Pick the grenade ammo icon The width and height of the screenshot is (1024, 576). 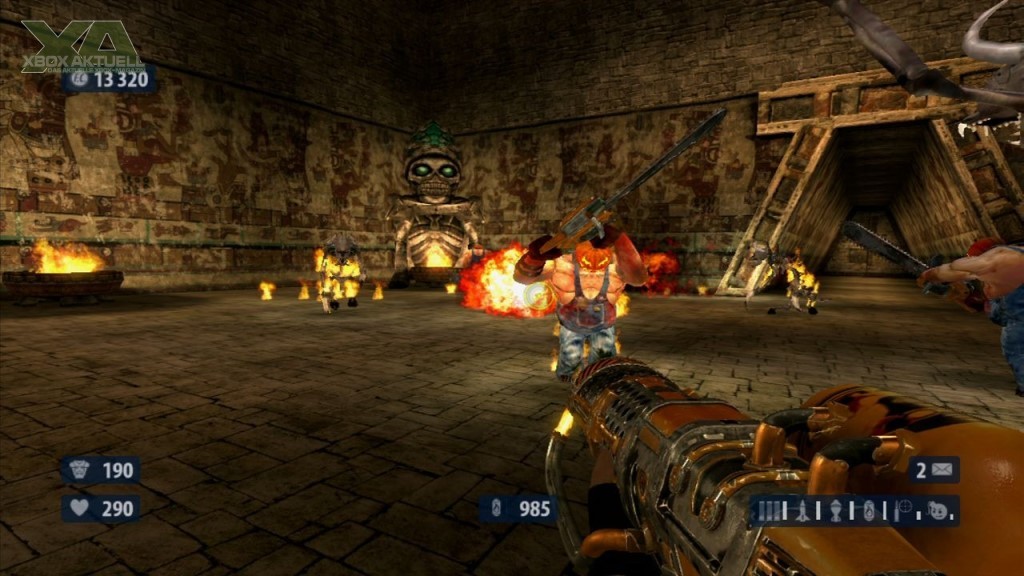click(x=836, y=511)
